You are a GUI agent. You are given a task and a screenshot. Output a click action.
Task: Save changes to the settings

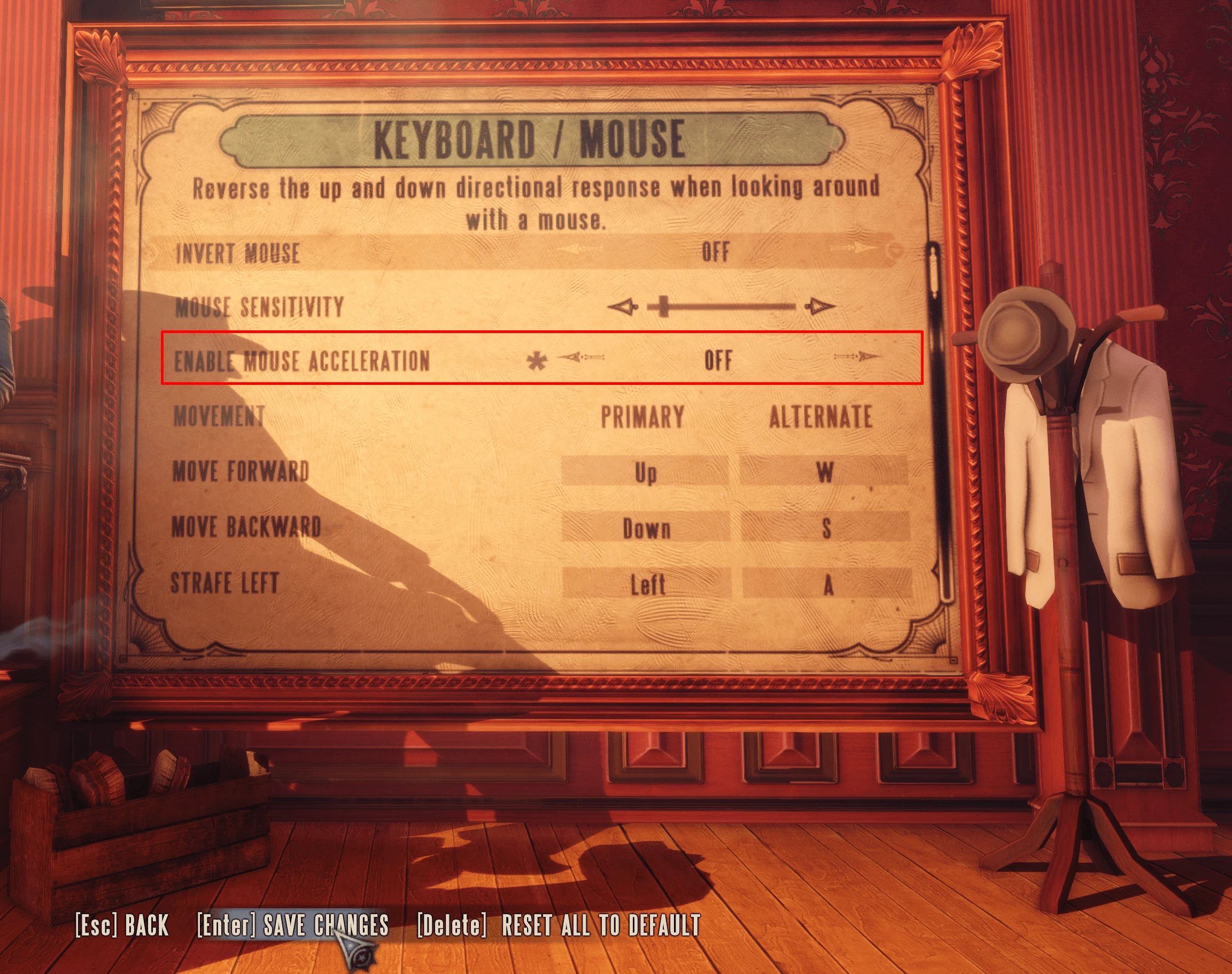(292, 925)
